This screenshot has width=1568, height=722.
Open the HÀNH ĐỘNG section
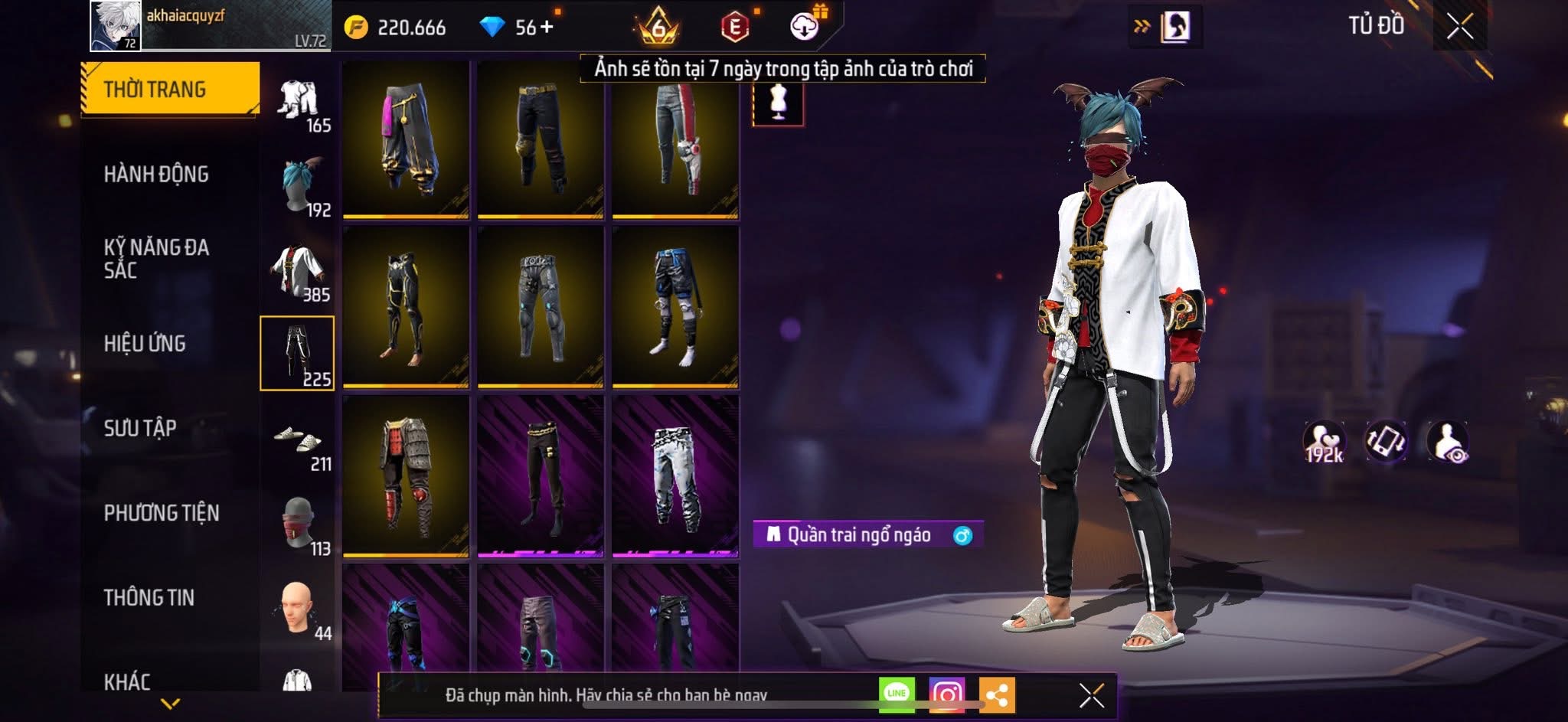[156, 175]
